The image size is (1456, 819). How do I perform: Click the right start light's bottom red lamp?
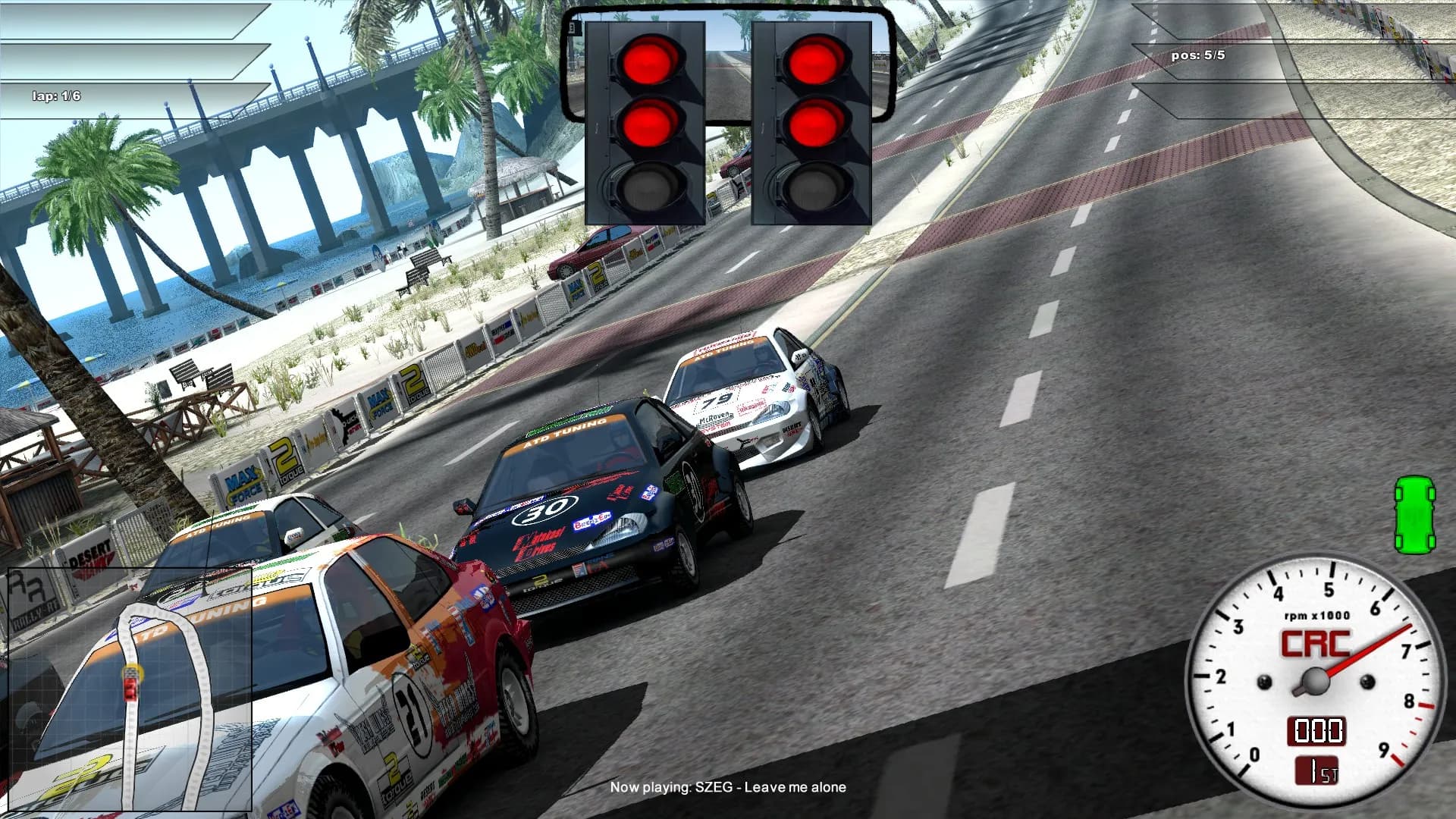click(817, 124)
